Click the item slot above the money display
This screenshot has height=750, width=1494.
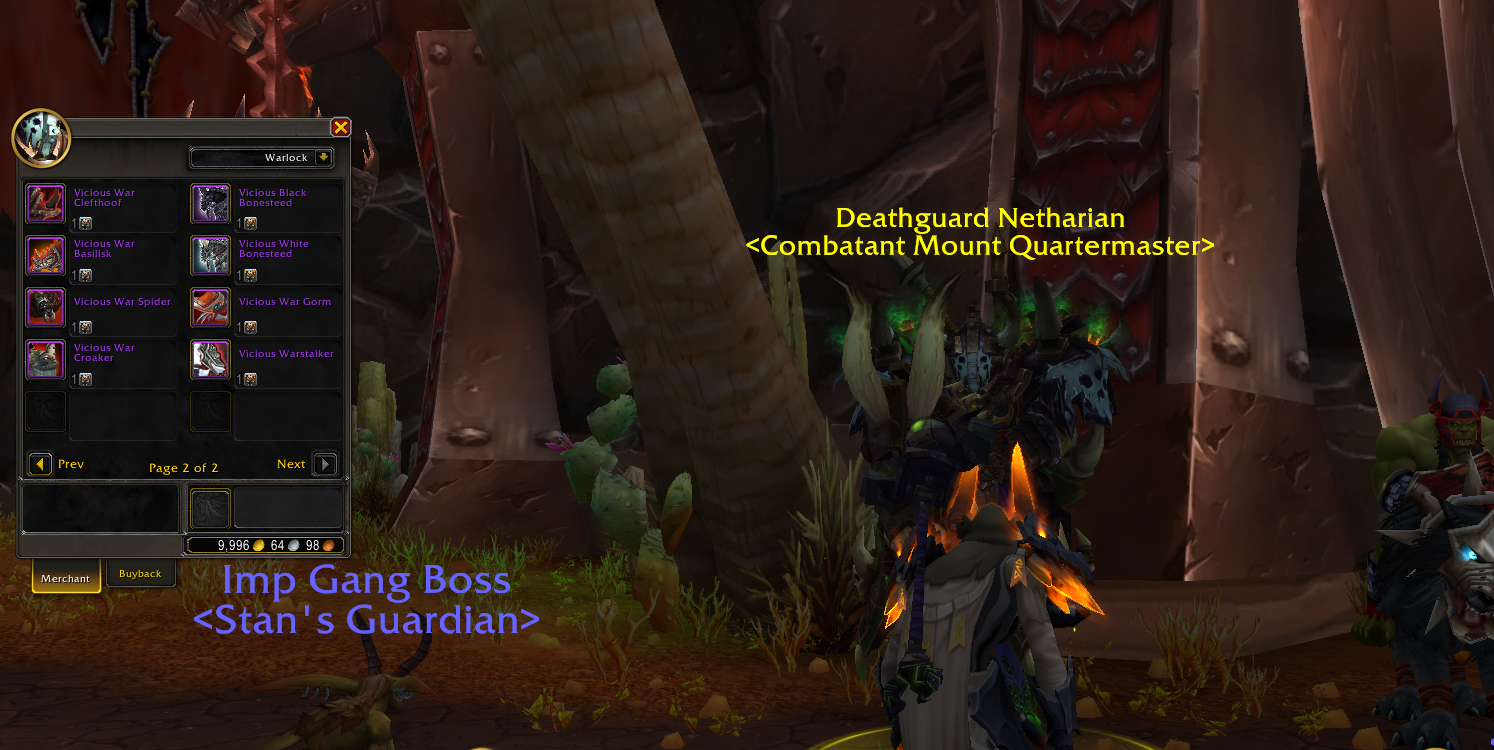point(210,507)
